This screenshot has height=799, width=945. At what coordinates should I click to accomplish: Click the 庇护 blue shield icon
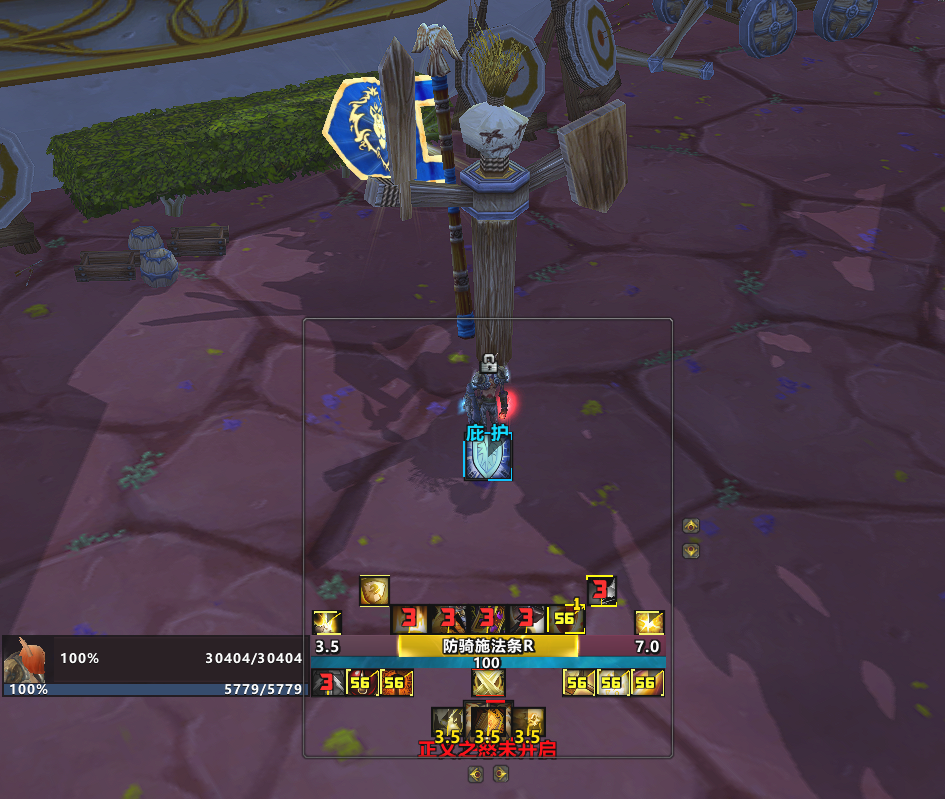488,458
